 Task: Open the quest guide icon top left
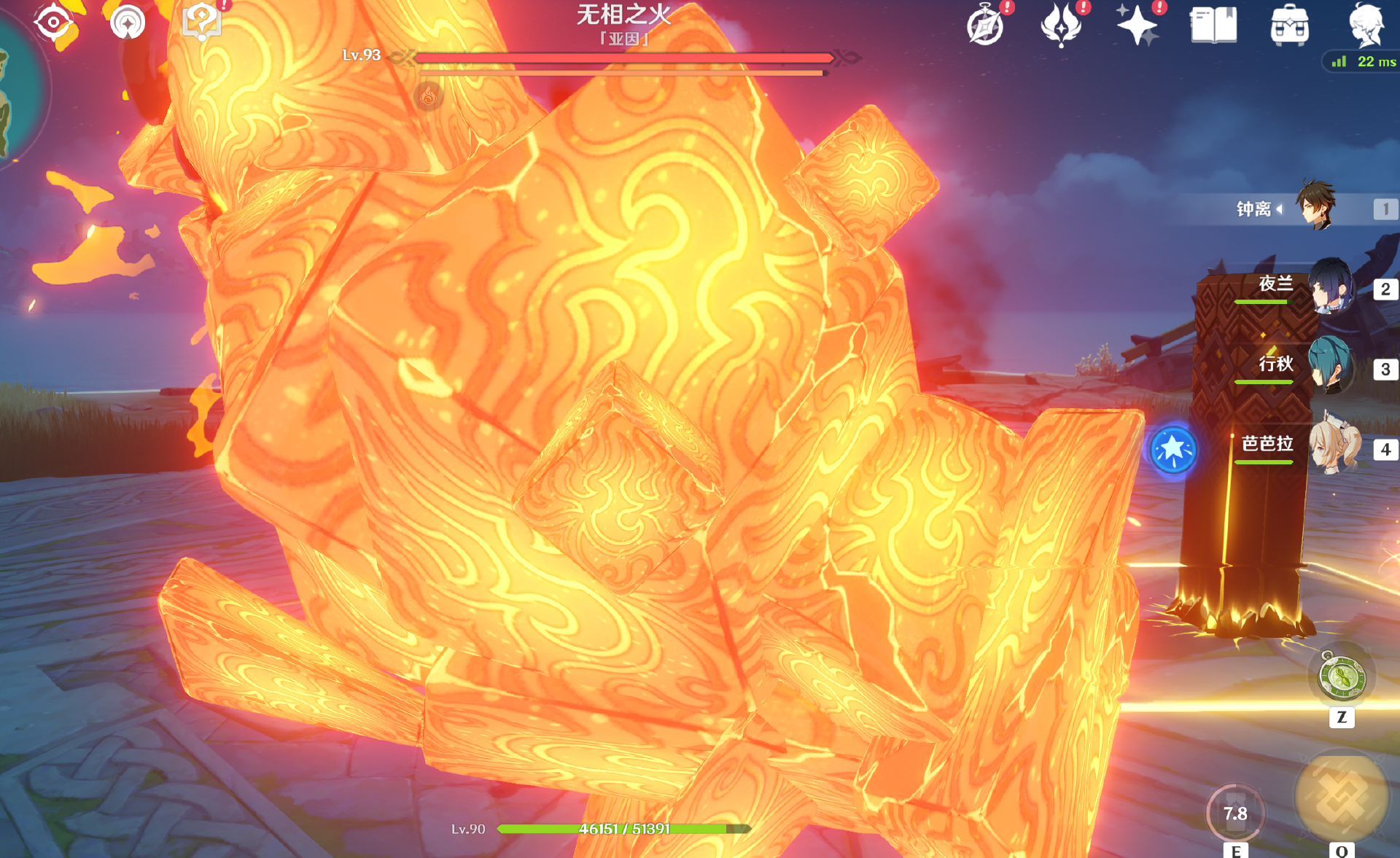tap(203, 22)
